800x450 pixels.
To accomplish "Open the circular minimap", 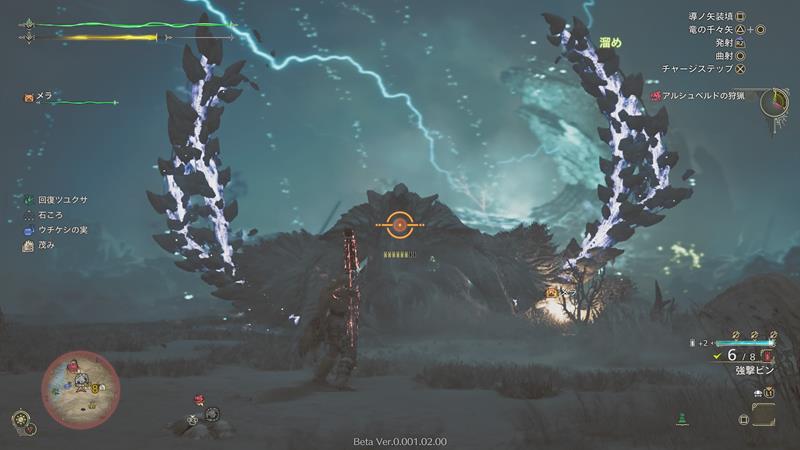I will [80, 389].
